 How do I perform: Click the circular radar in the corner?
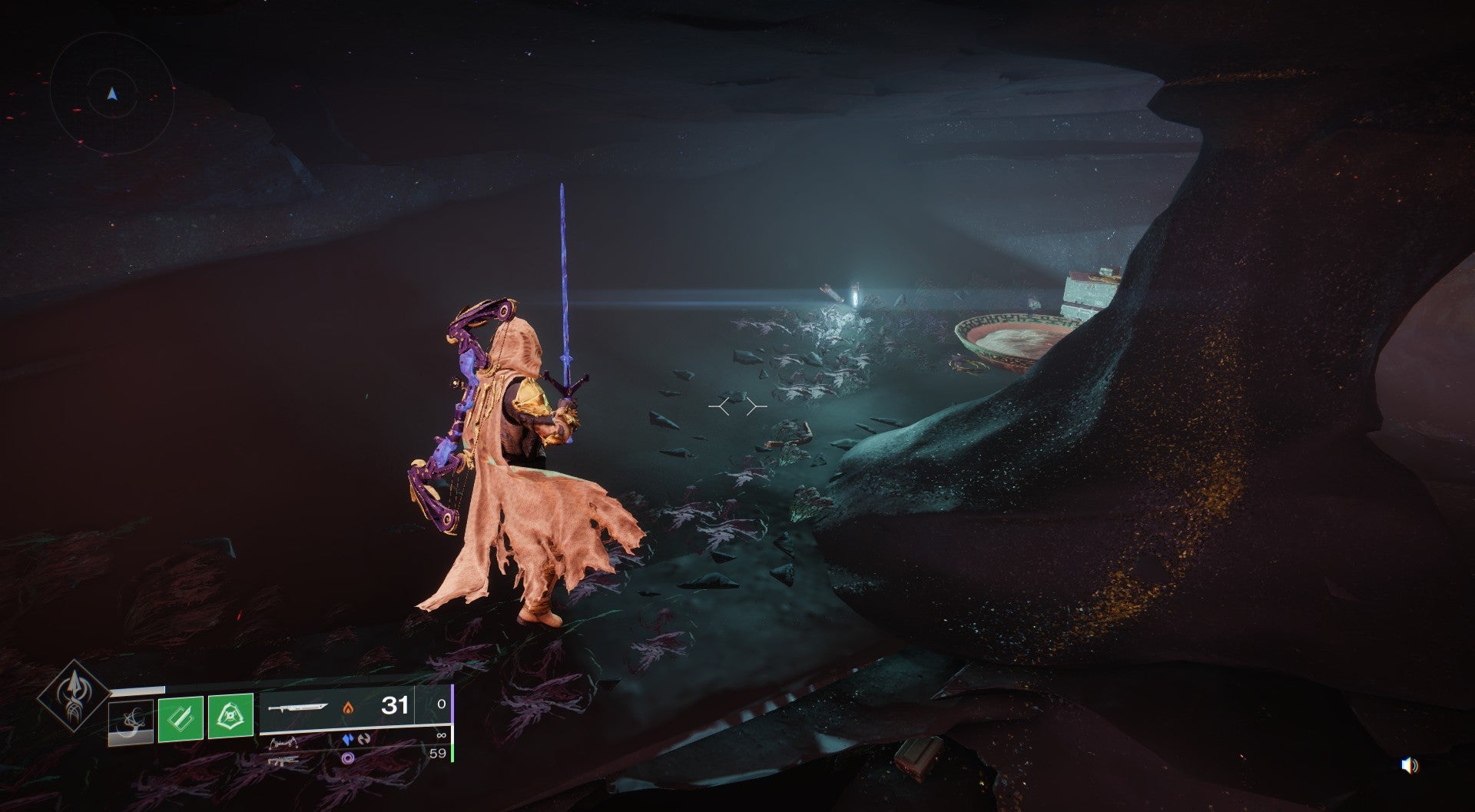(x=112, y=94)
